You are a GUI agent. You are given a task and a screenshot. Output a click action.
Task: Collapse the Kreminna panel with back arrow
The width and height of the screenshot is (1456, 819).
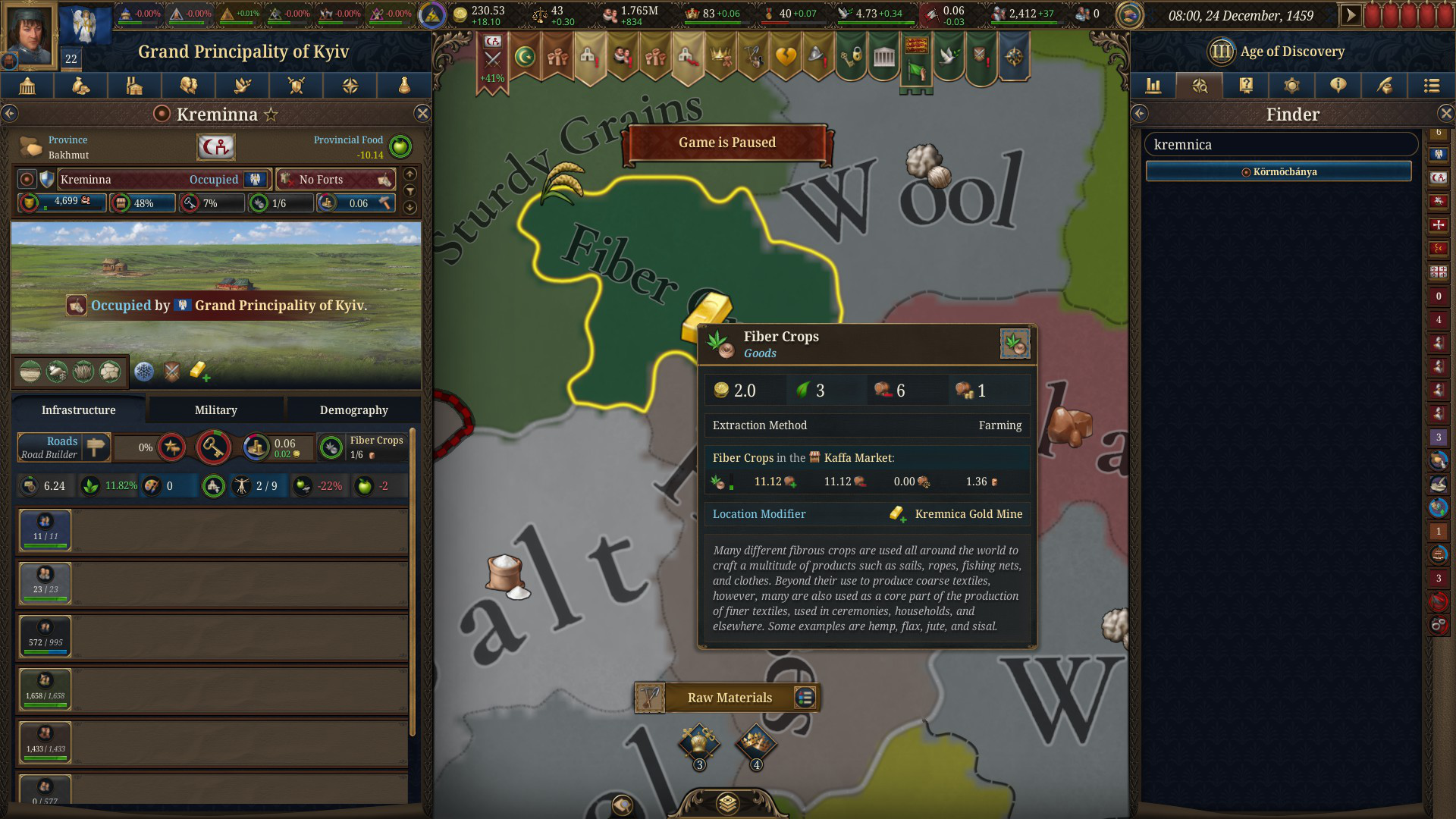pyautogui.click(x=10, y=114)
